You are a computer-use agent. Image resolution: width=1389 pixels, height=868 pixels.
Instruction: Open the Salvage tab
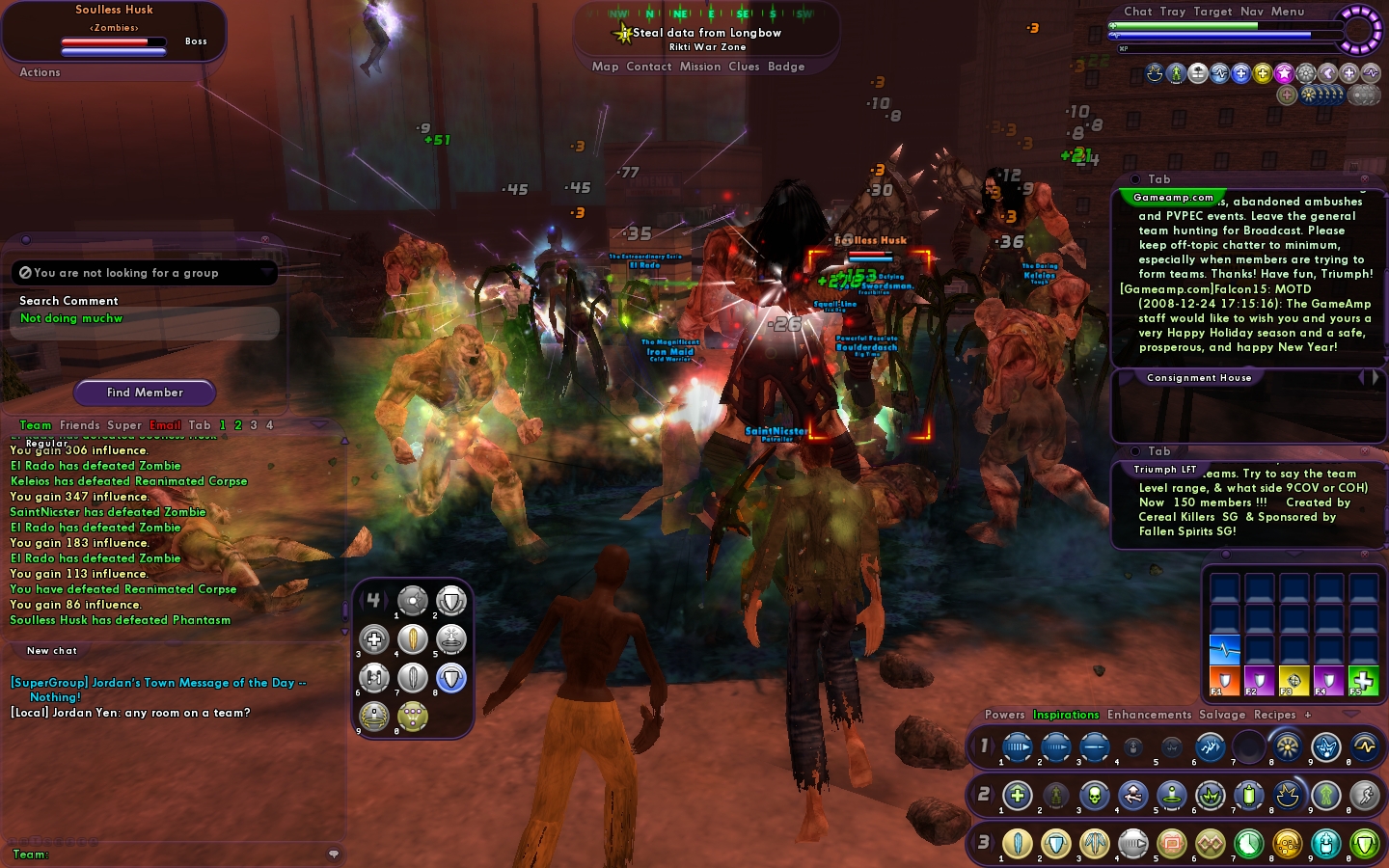pos(1222,715)
